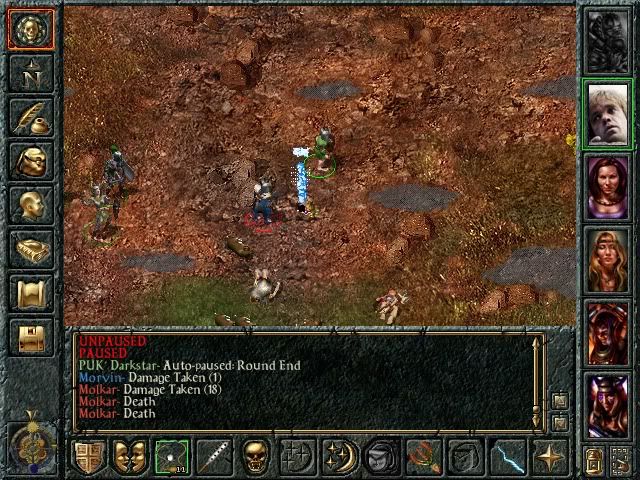This screenshot has height=480, width=640.
Task: Open the mage spellbook button
Action: [31, 249]
